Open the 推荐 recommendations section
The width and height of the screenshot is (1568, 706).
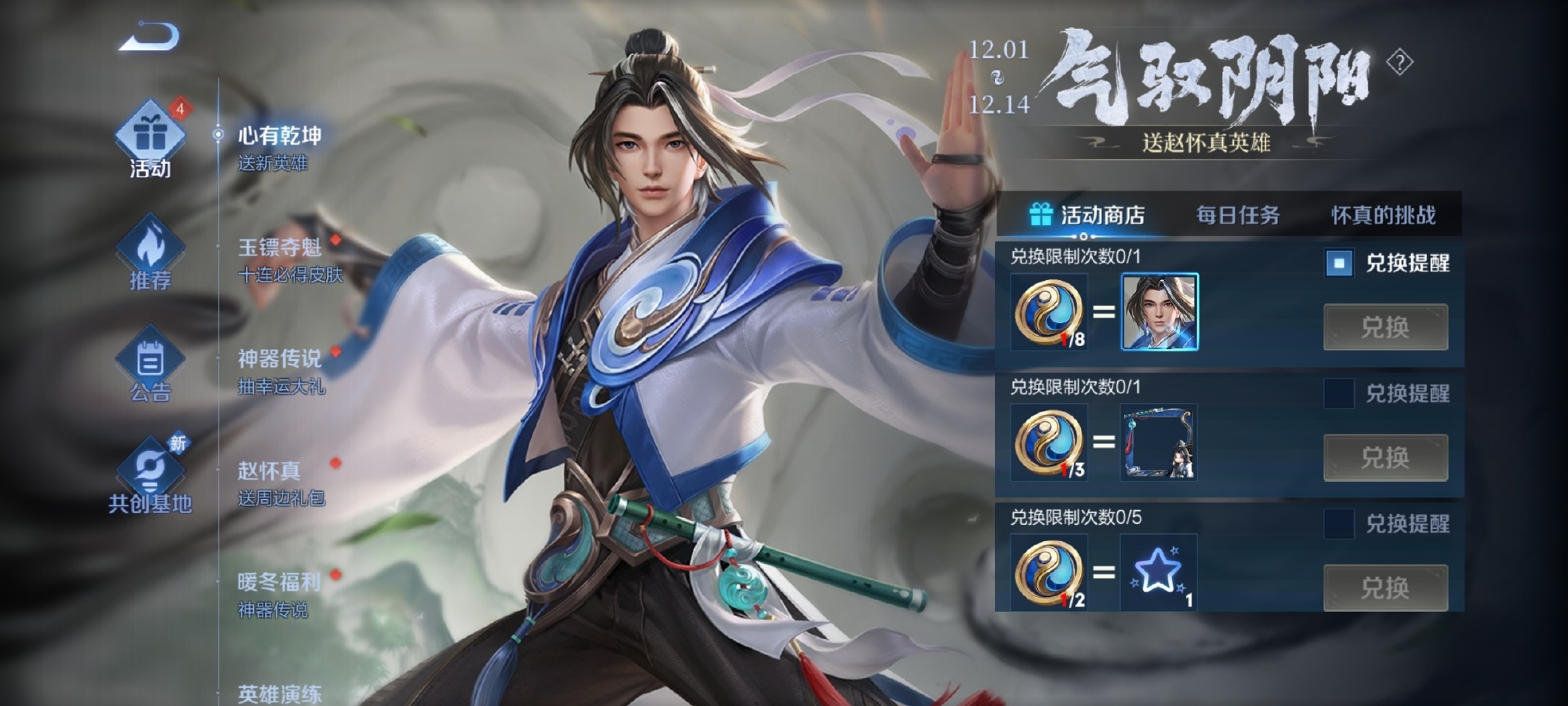(x=150, y=253)
